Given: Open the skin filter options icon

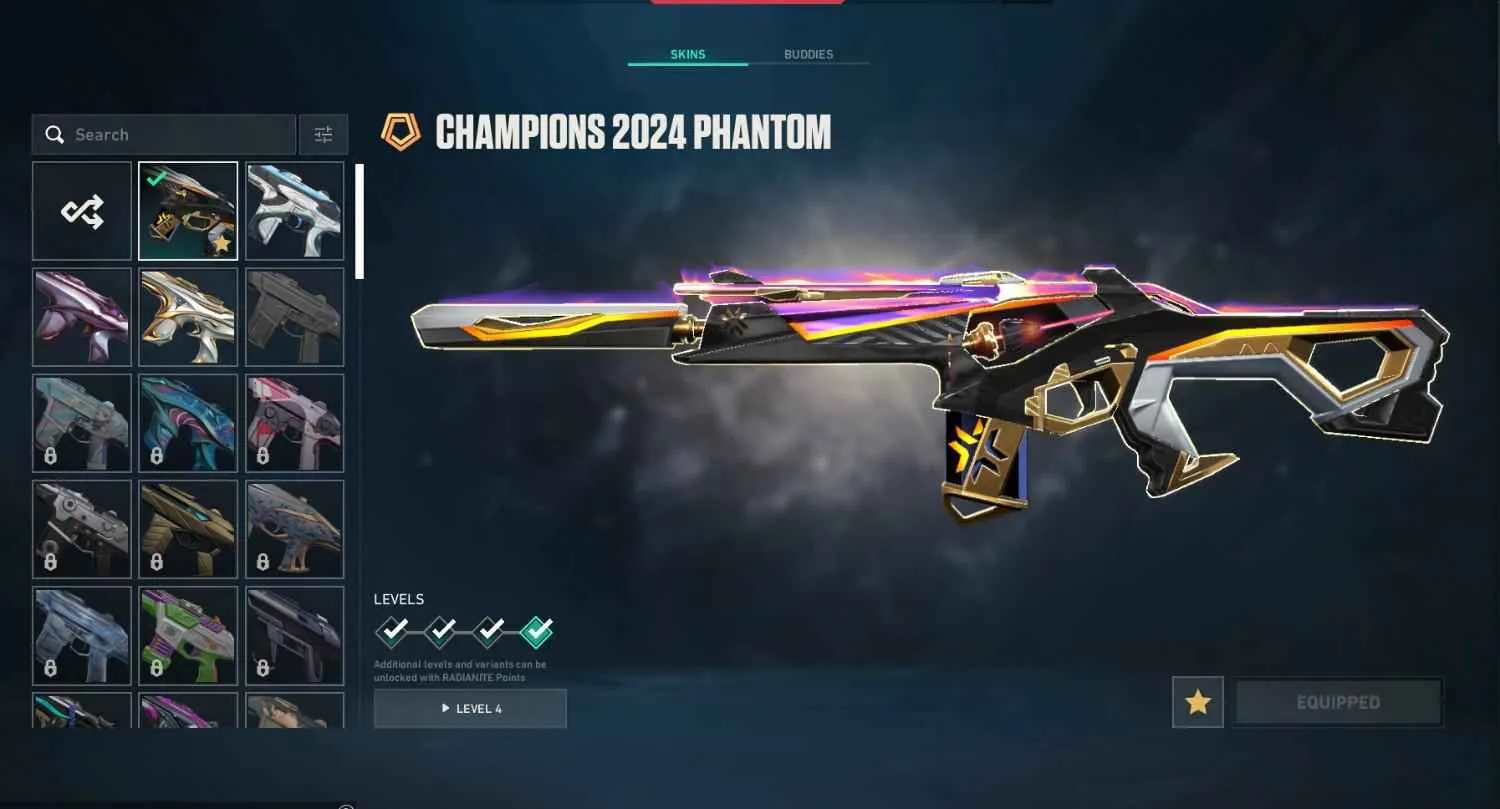Looking at the screenshot, I should point(322,134).
